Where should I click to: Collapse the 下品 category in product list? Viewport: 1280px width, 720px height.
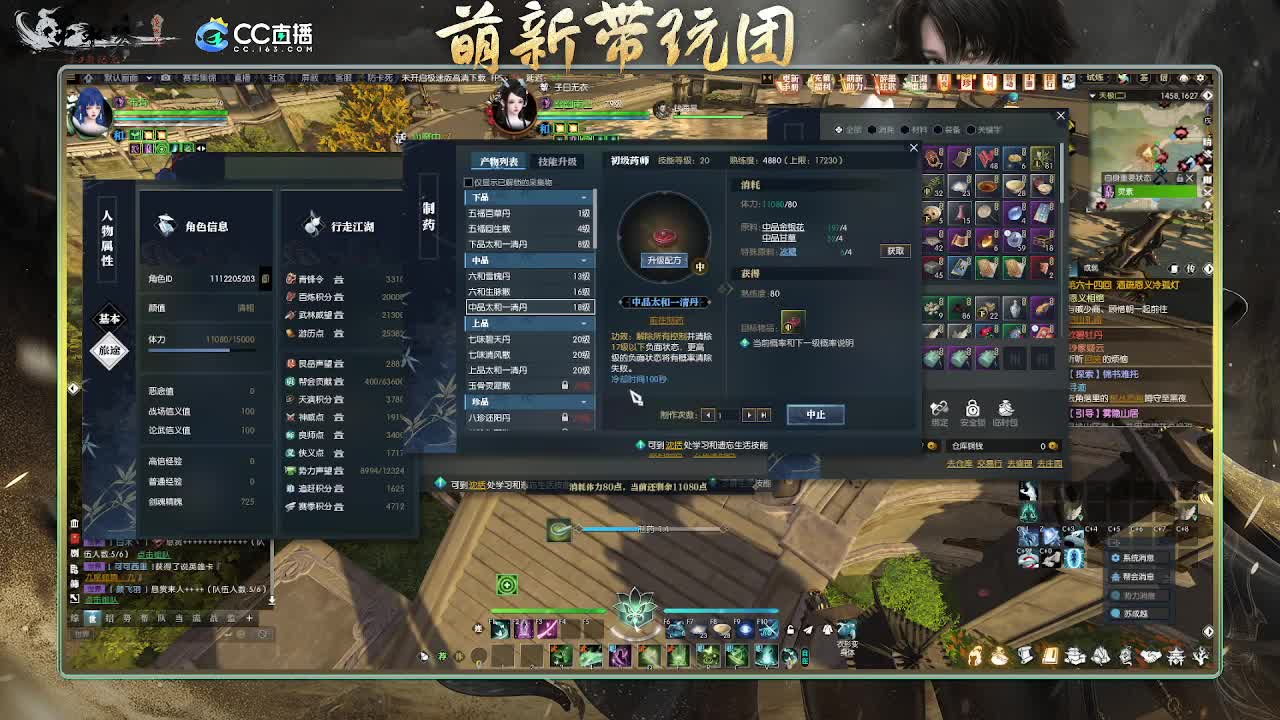tap(582, 197)
